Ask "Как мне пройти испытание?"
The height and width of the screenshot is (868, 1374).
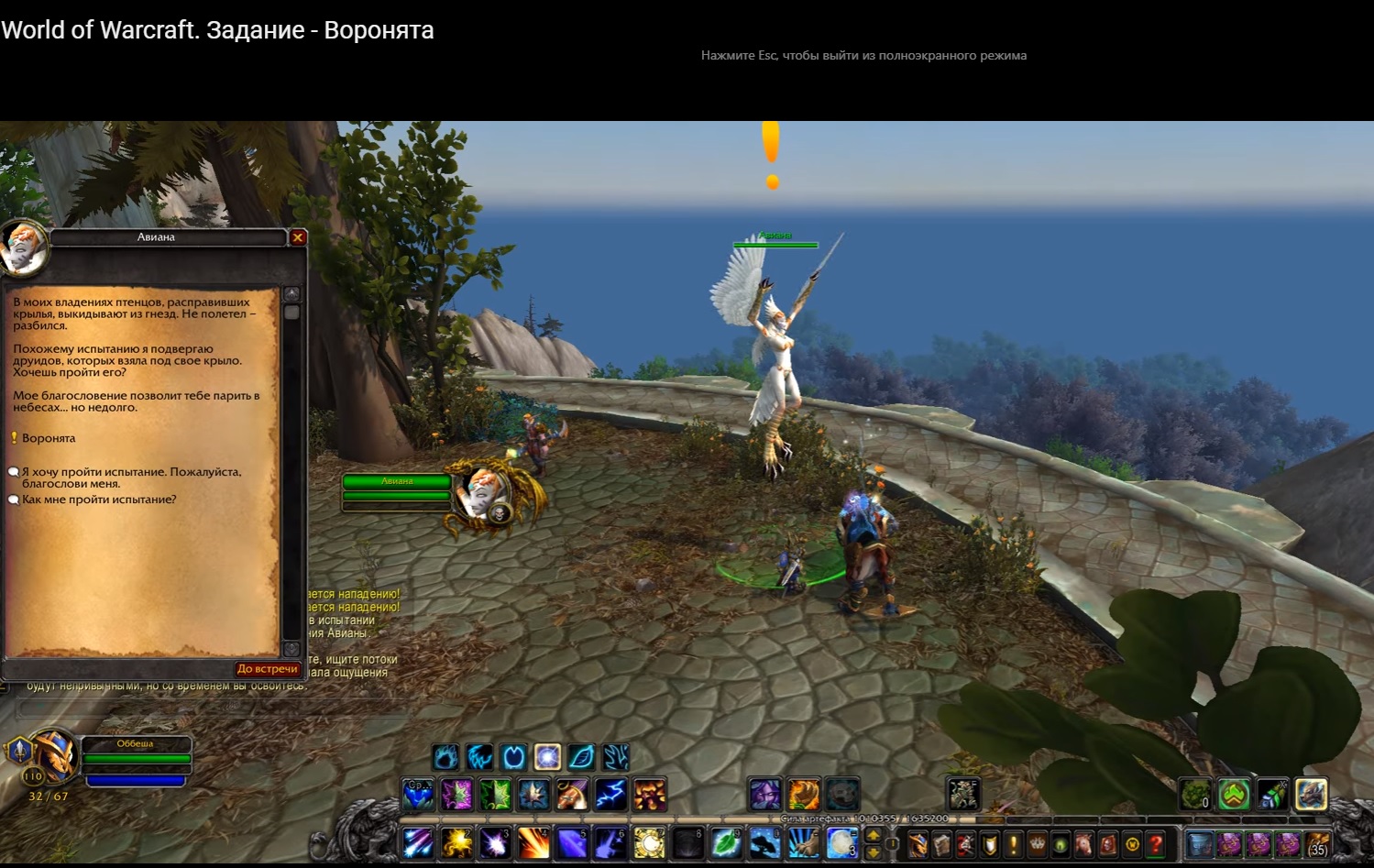(99, 500)
